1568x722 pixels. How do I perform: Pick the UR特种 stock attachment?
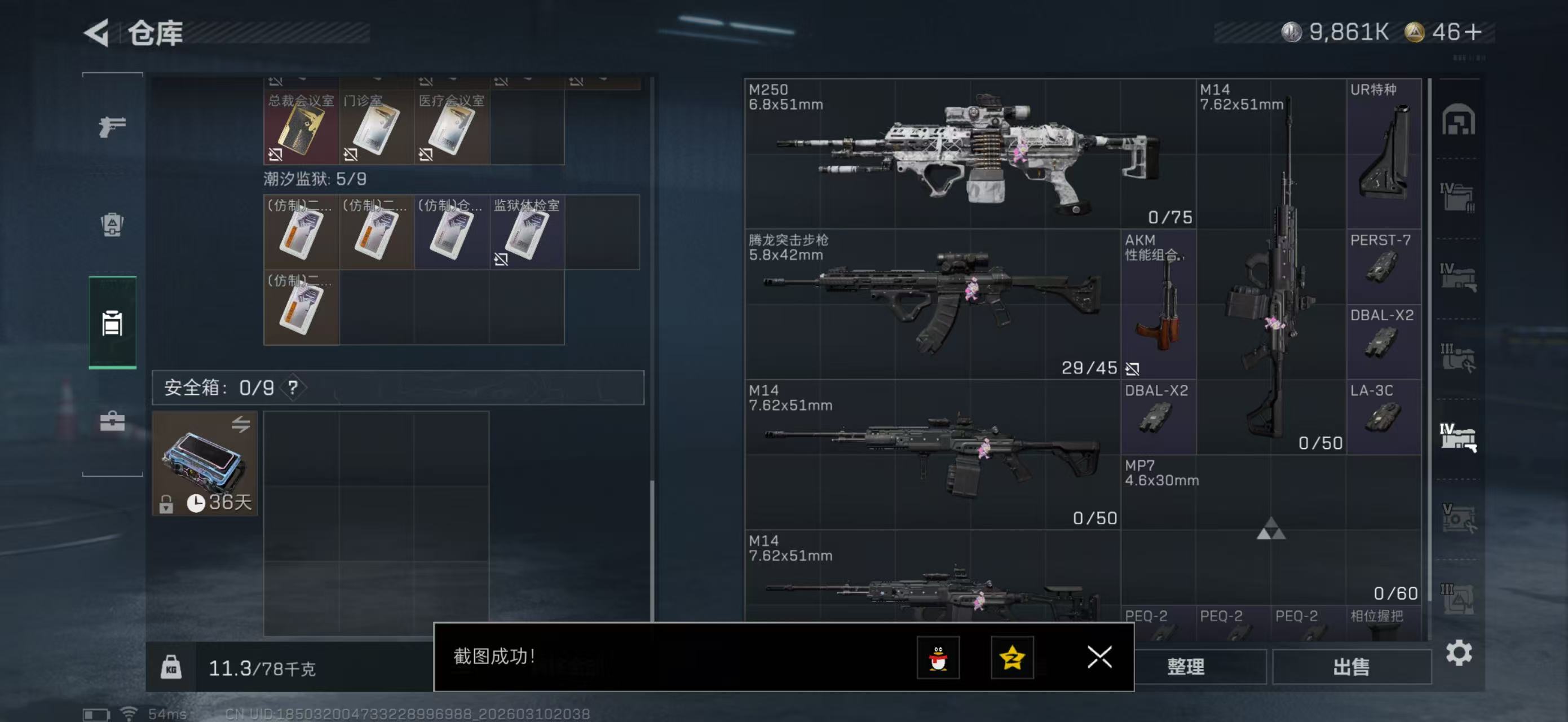[x=1384, y=153]
